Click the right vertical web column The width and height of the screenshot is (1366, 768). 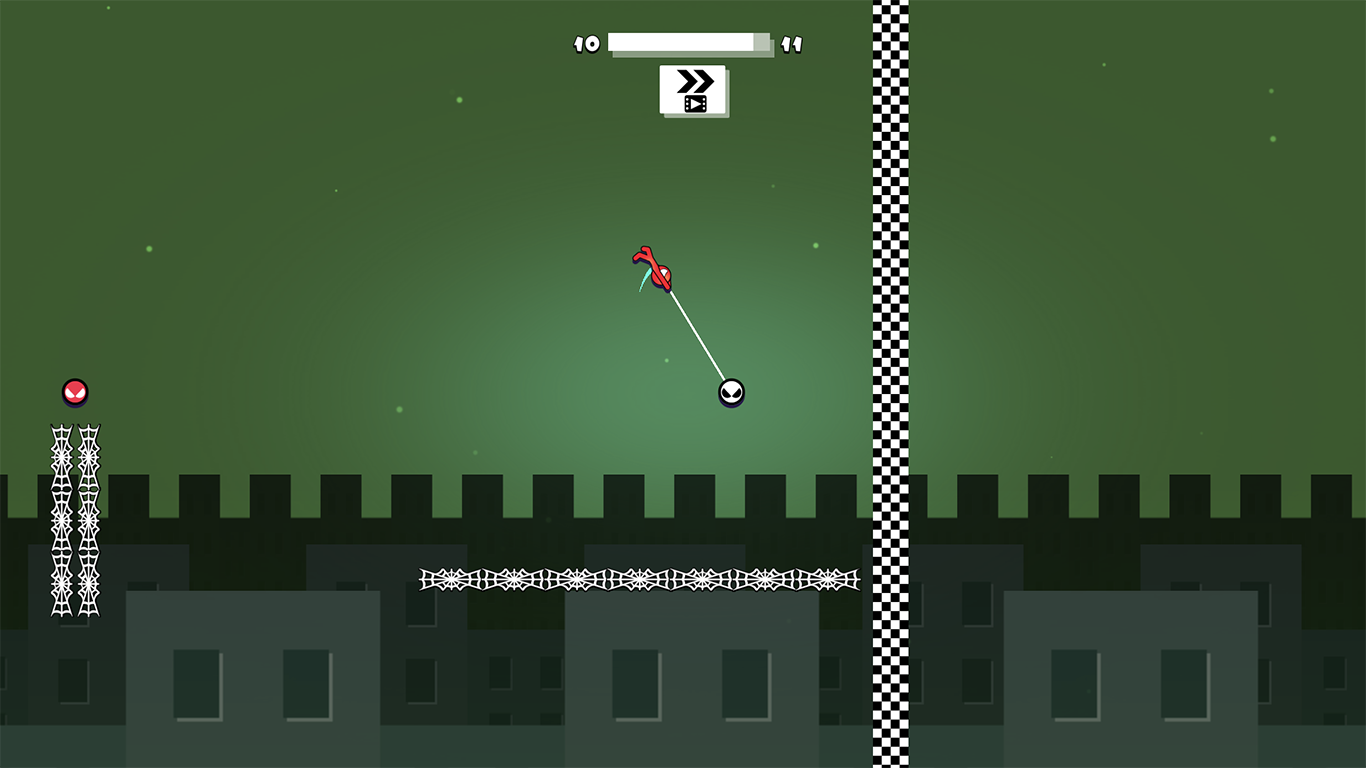tap(90, 520)
